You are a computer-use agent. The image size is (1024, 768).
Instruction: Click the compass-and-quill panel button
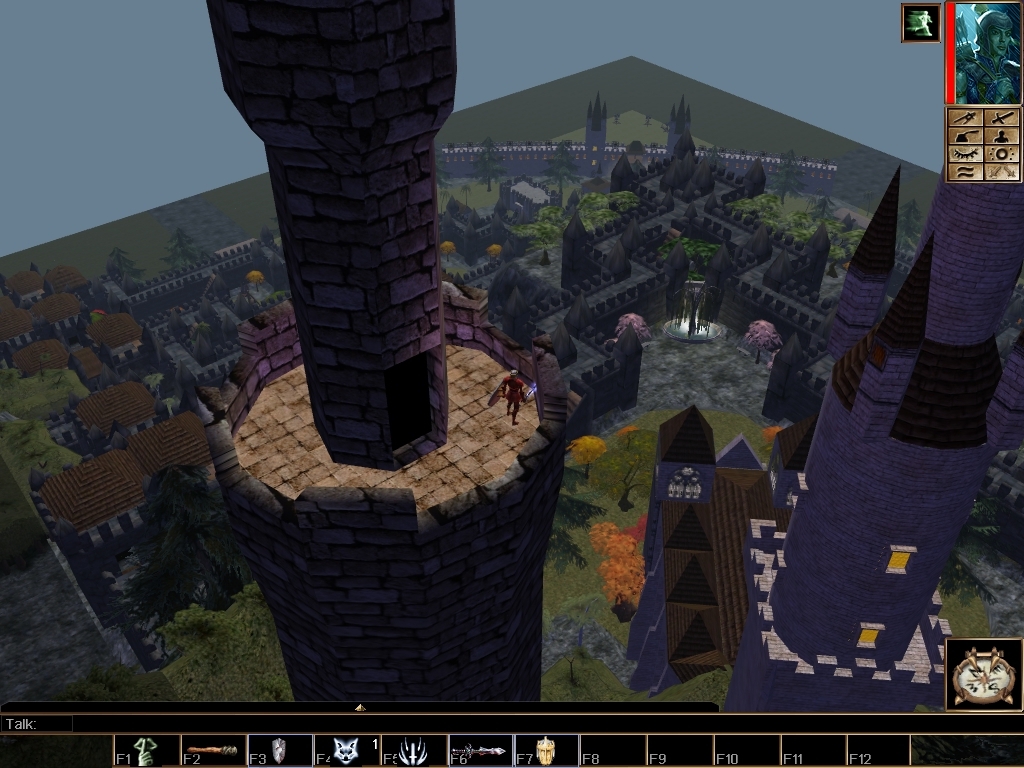(x=966, y=118)
